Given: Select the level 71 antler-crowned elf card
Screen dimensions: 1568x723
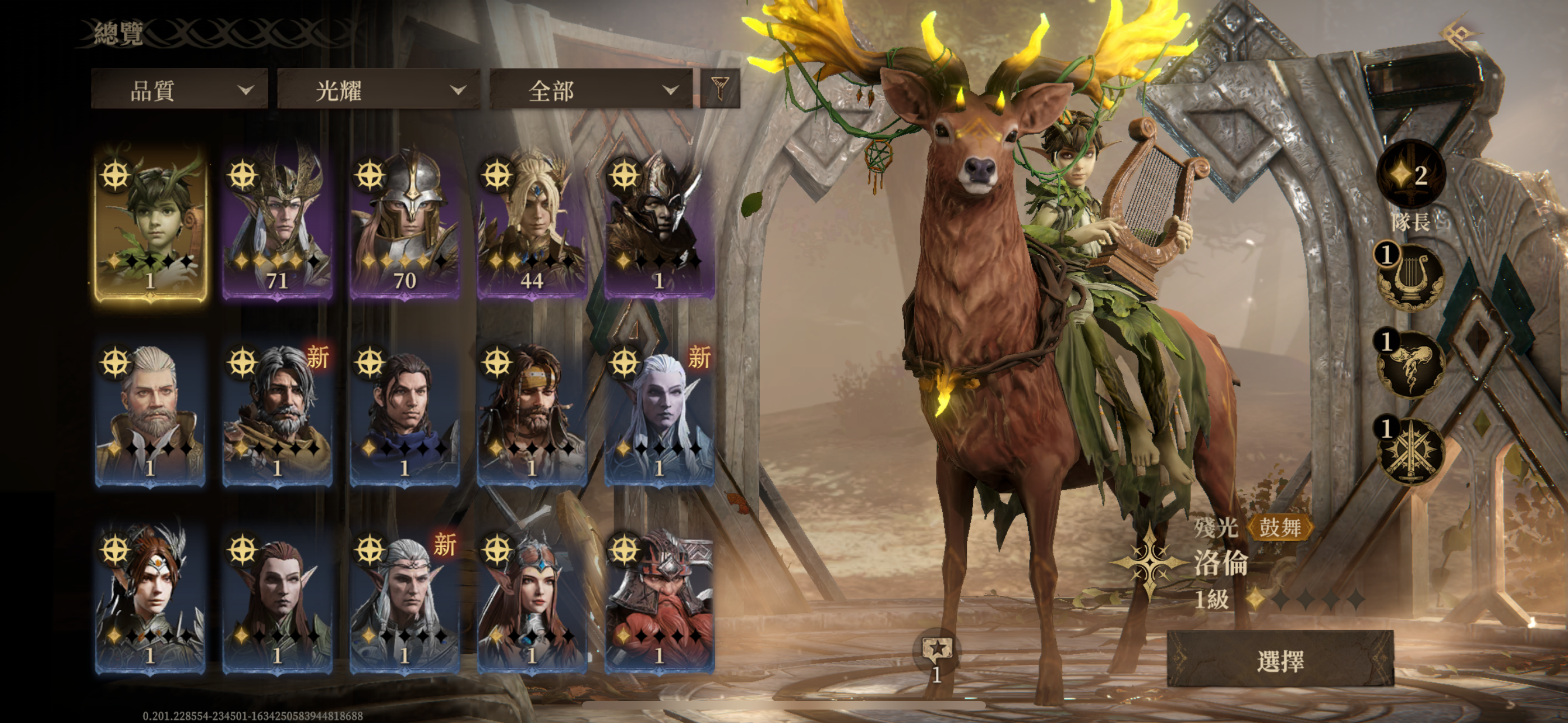Looking at the screenshot, I should coord(278,223).
